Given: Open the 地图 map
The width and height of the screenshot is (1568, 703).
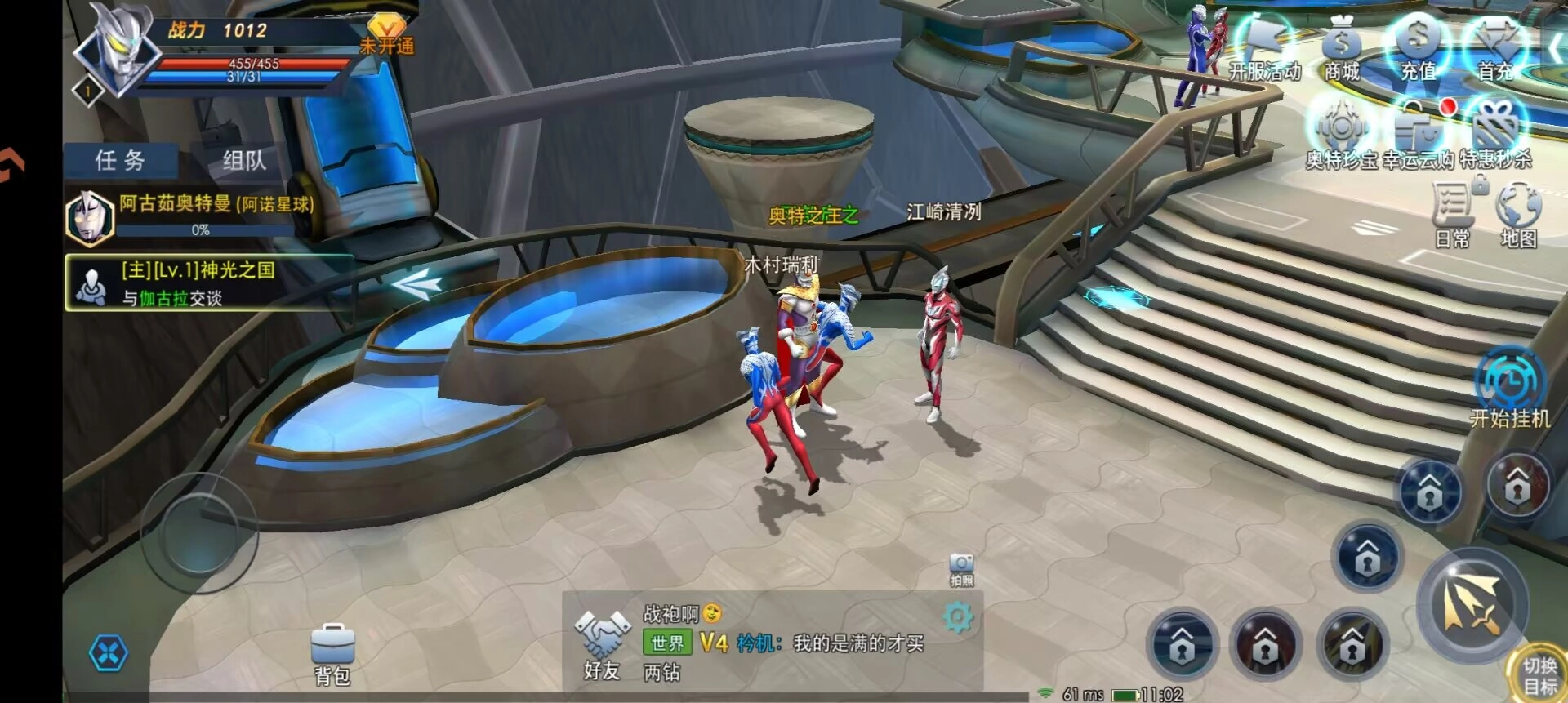Looking at the screenshot, I should point(1518,214).
